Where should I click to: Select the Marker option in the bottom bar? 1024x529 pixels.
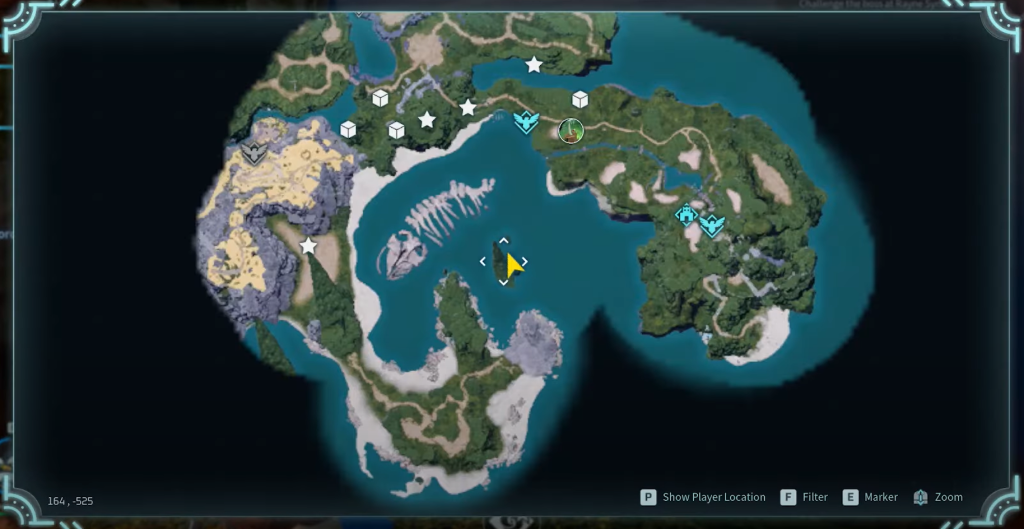(879, 497)
